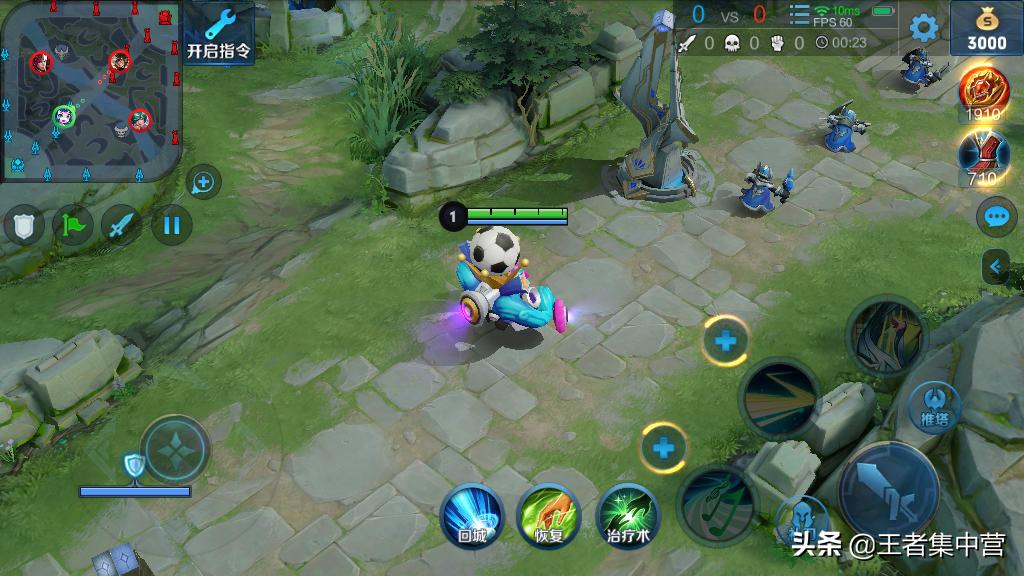Send the shield defend signal

(x=23, y=225)
